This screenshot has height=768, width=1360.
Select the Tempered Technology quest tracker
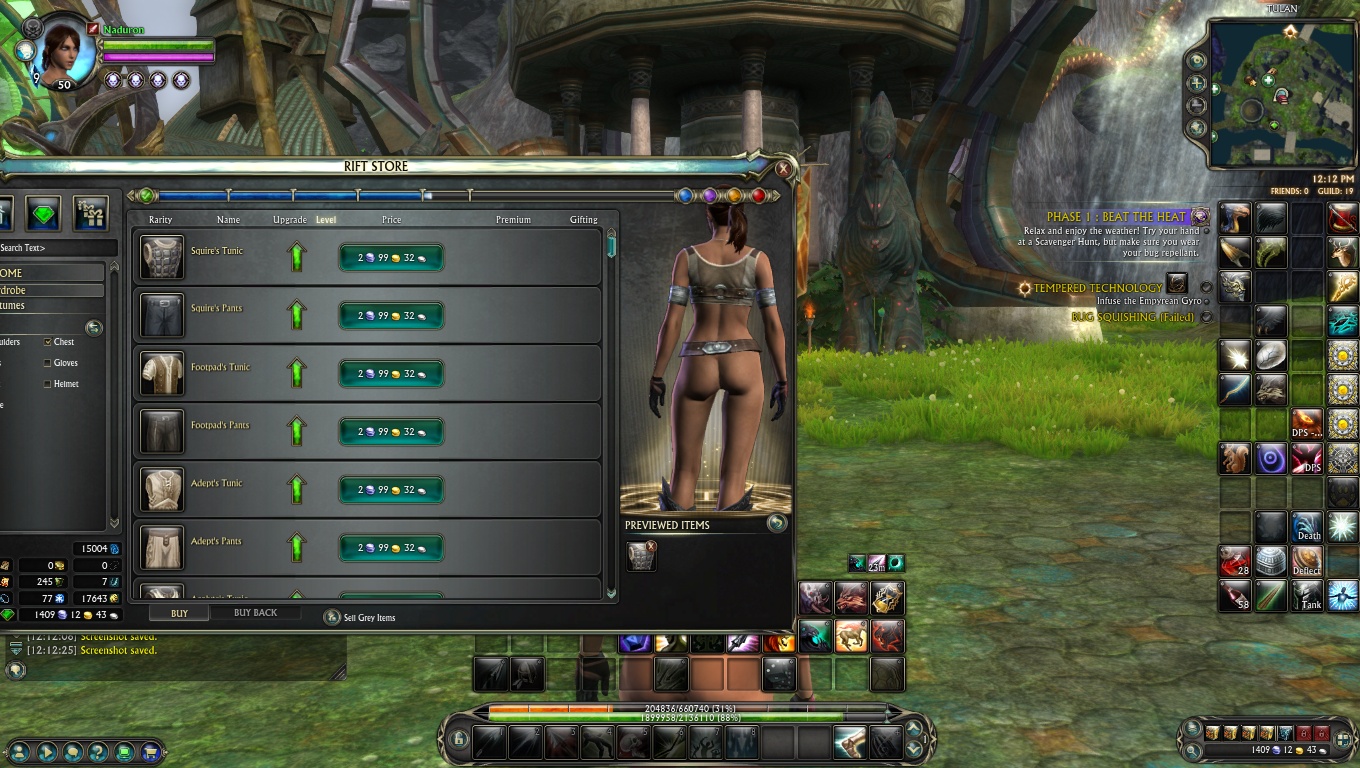(1097, 288)
